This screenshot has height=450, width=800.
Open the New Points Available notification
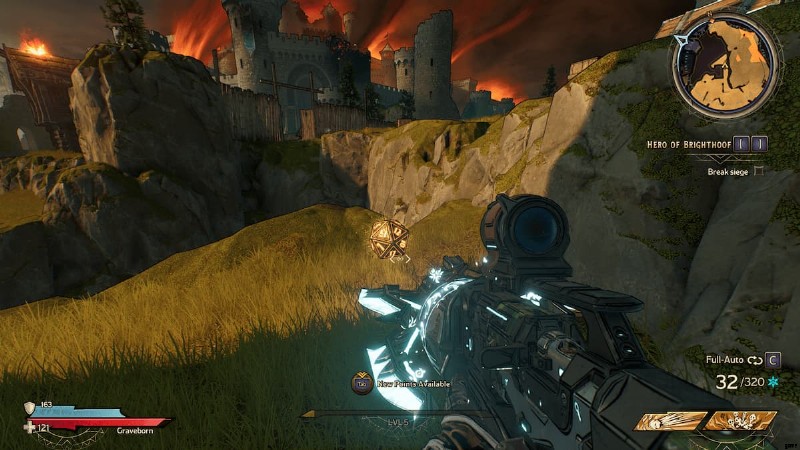[x=400, y=383]
